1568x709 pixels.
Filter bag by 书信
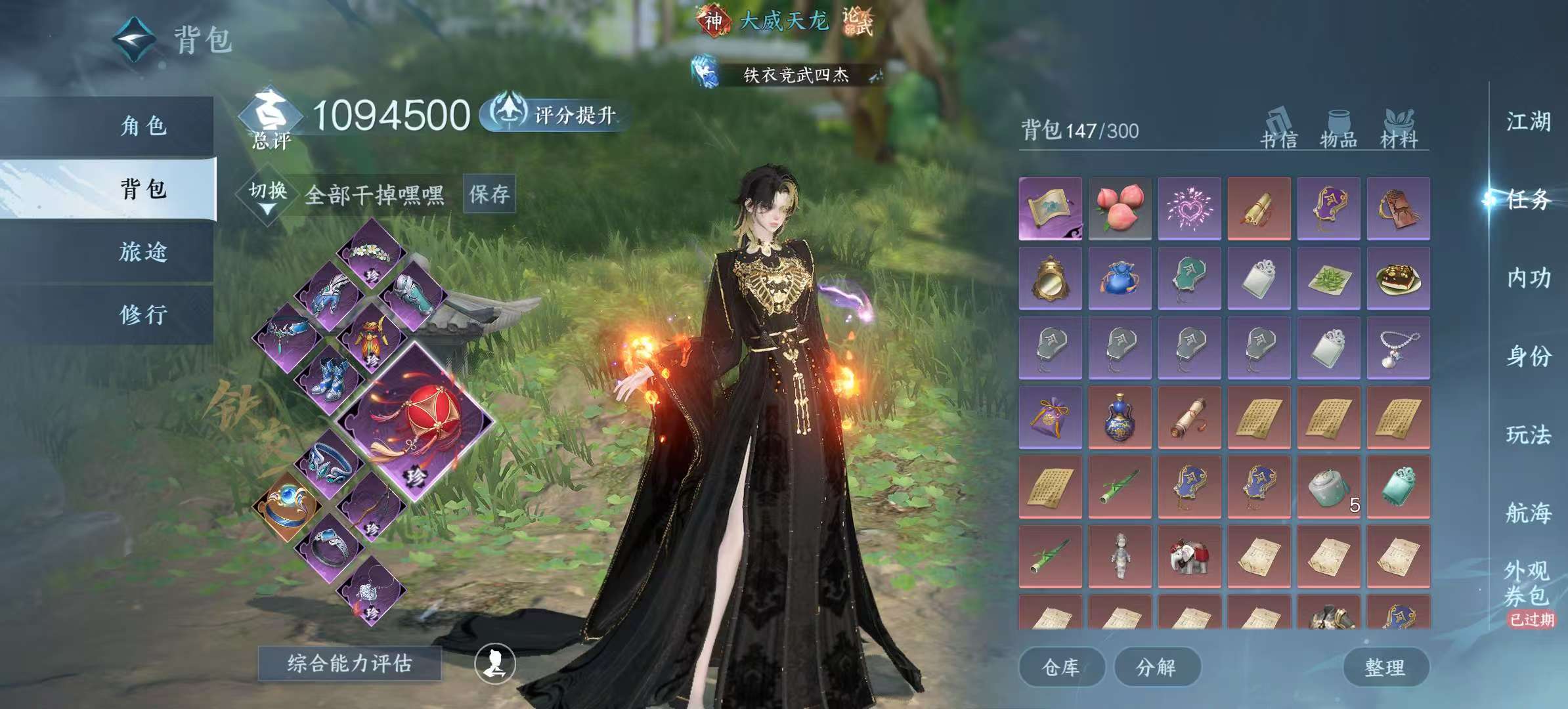tap(1278, 129)
